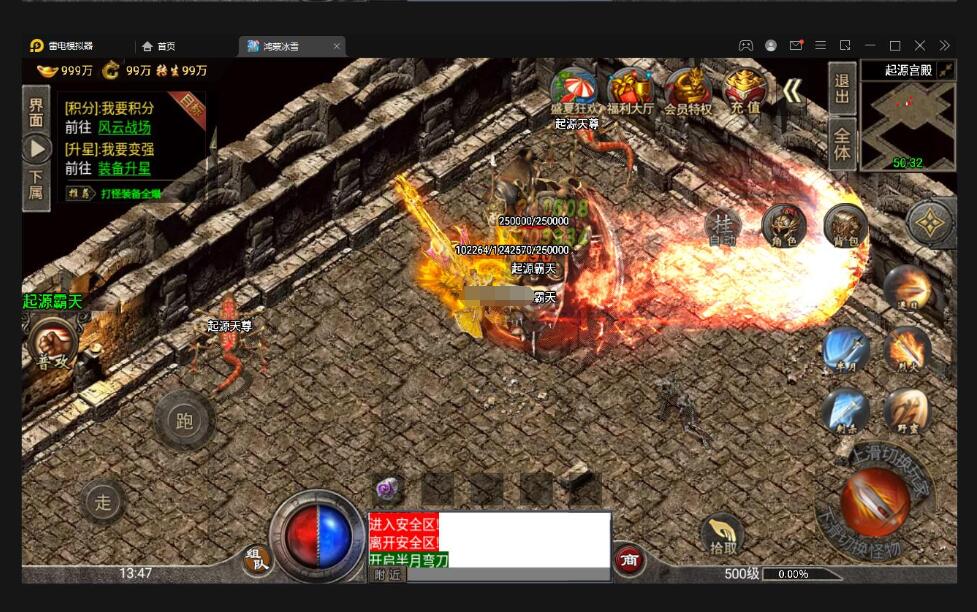Open the 福利大厅 welfare hall

(629, 90)
